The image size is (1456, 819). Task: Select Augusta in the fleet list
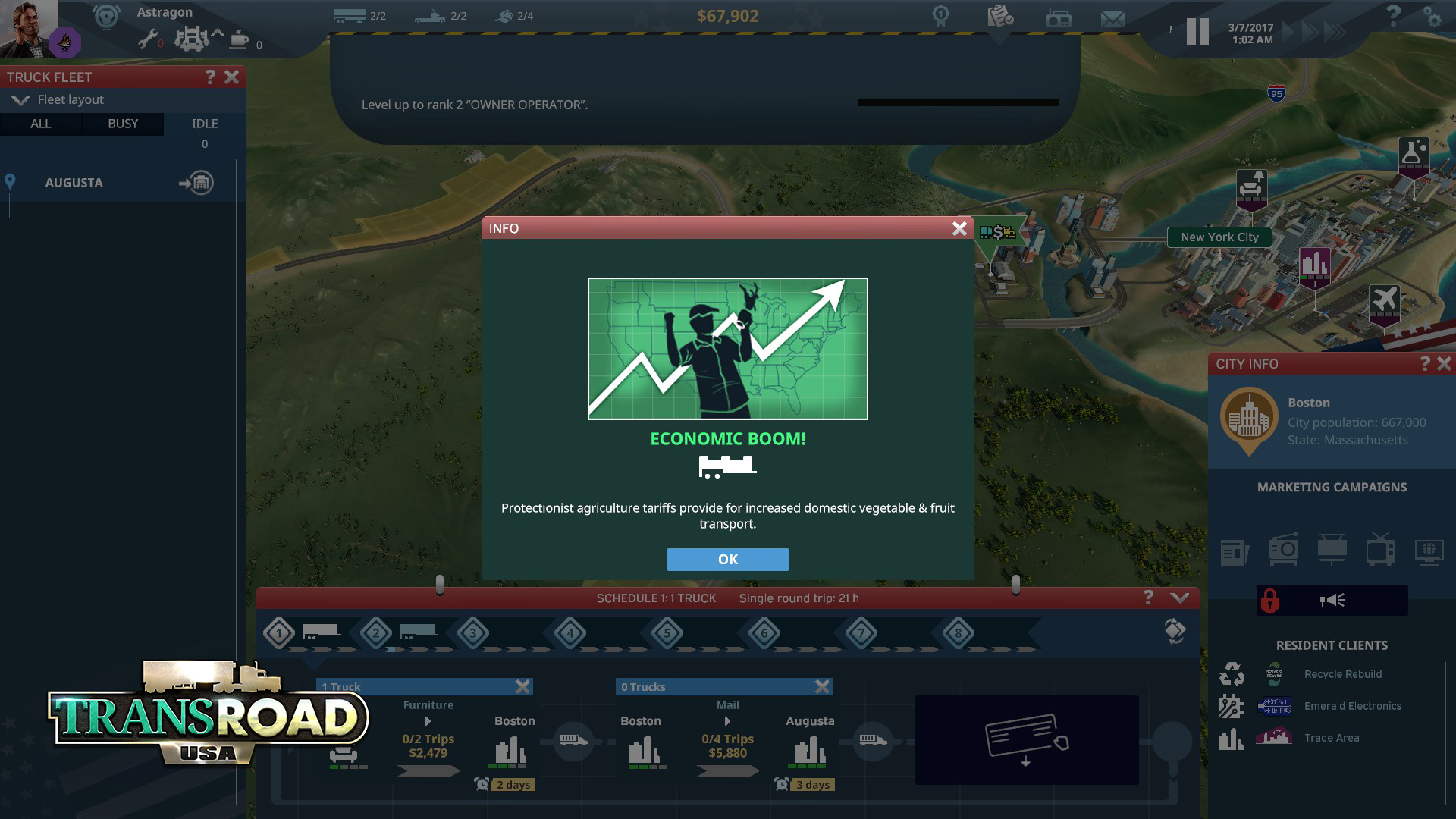pos(74,183)
